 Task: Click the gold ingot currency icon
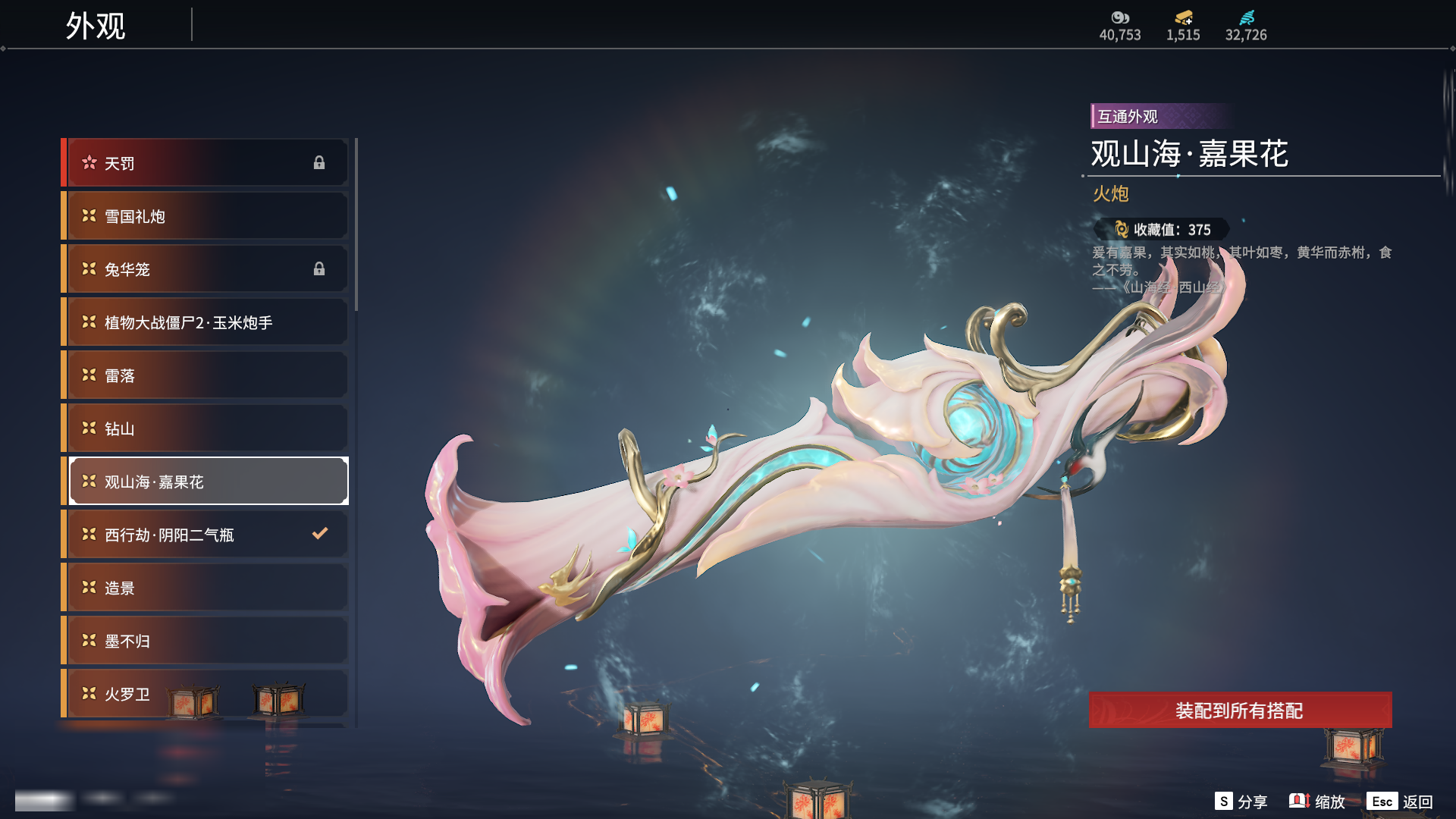point(1183,17)
